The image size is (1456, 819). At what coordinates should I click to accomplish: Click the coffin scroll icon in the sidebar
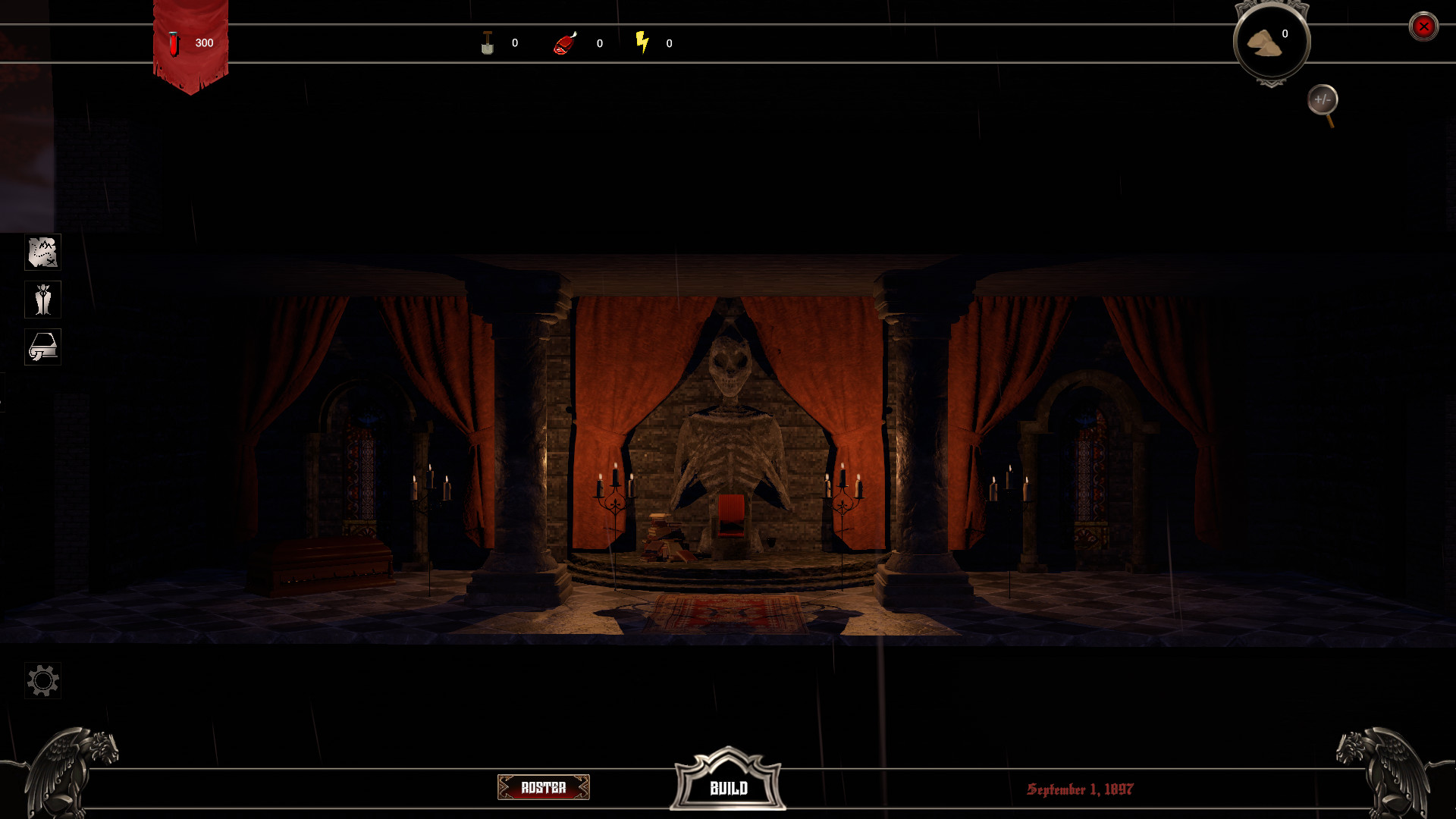pyautogui.click(x=43, y=347)
